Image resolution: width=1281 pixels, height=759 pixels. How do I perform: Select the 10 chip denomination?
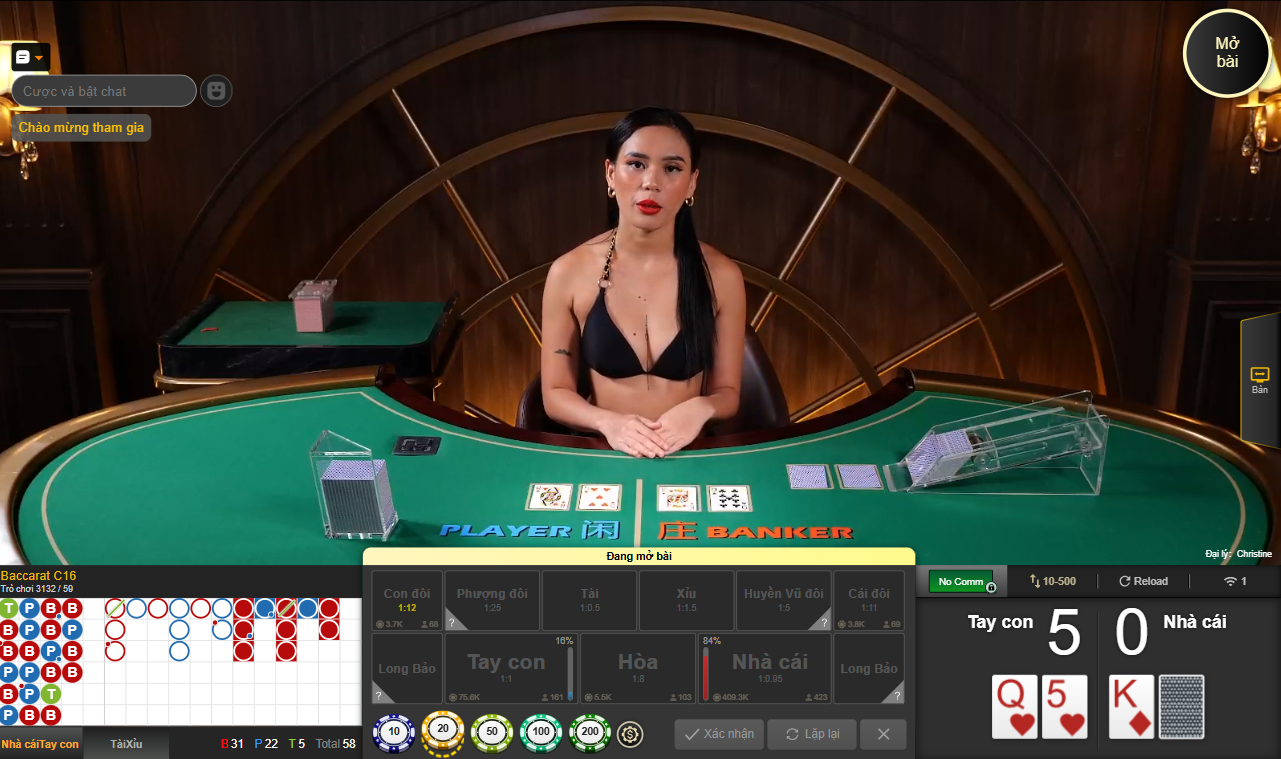tap(394, 732)
